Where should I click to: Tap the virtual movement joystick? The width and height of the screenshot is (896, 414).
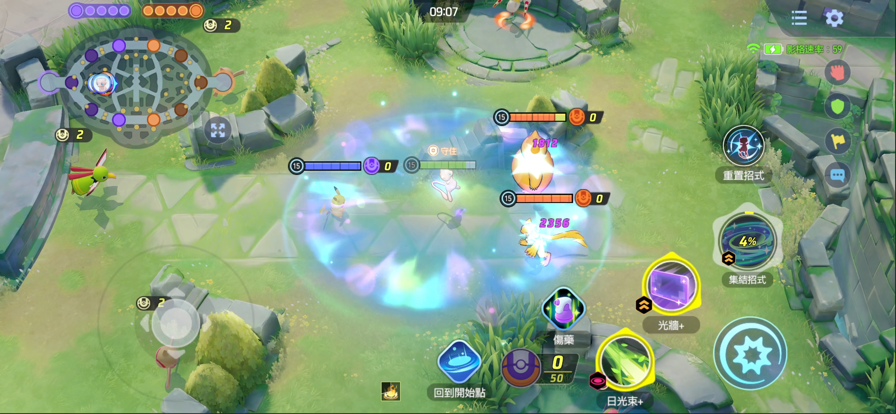click(176, 321)
